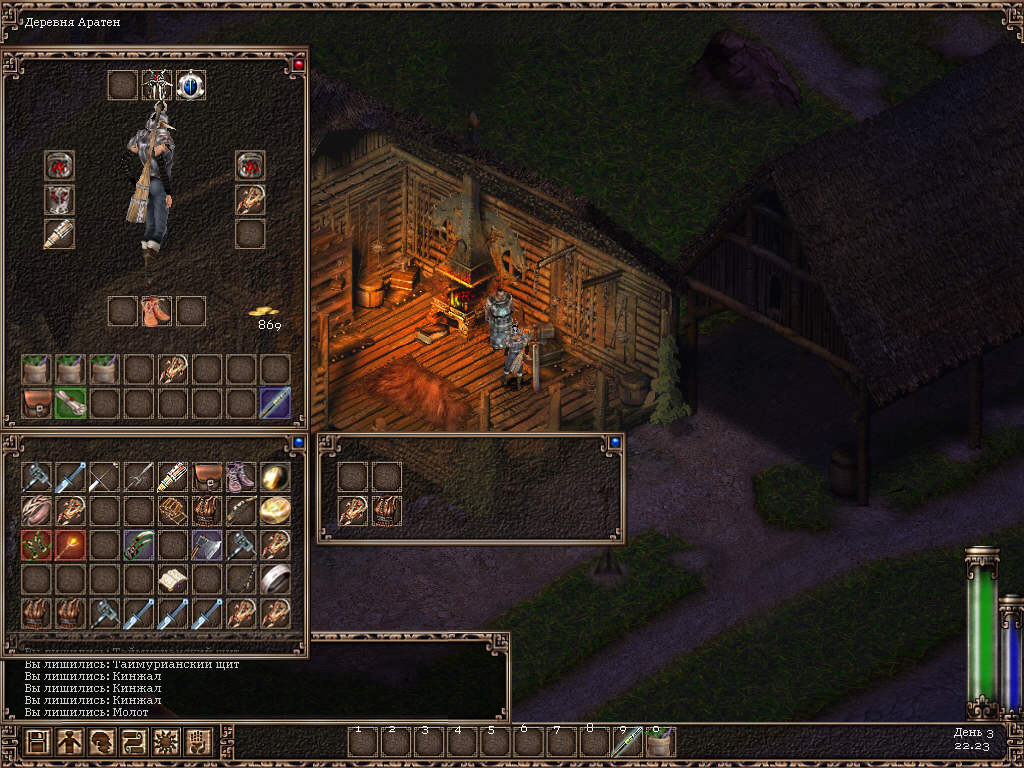Click the blue scarab amulet slot
The height and width of the screenshot is (768, 1024).
[x=191, y=85]
